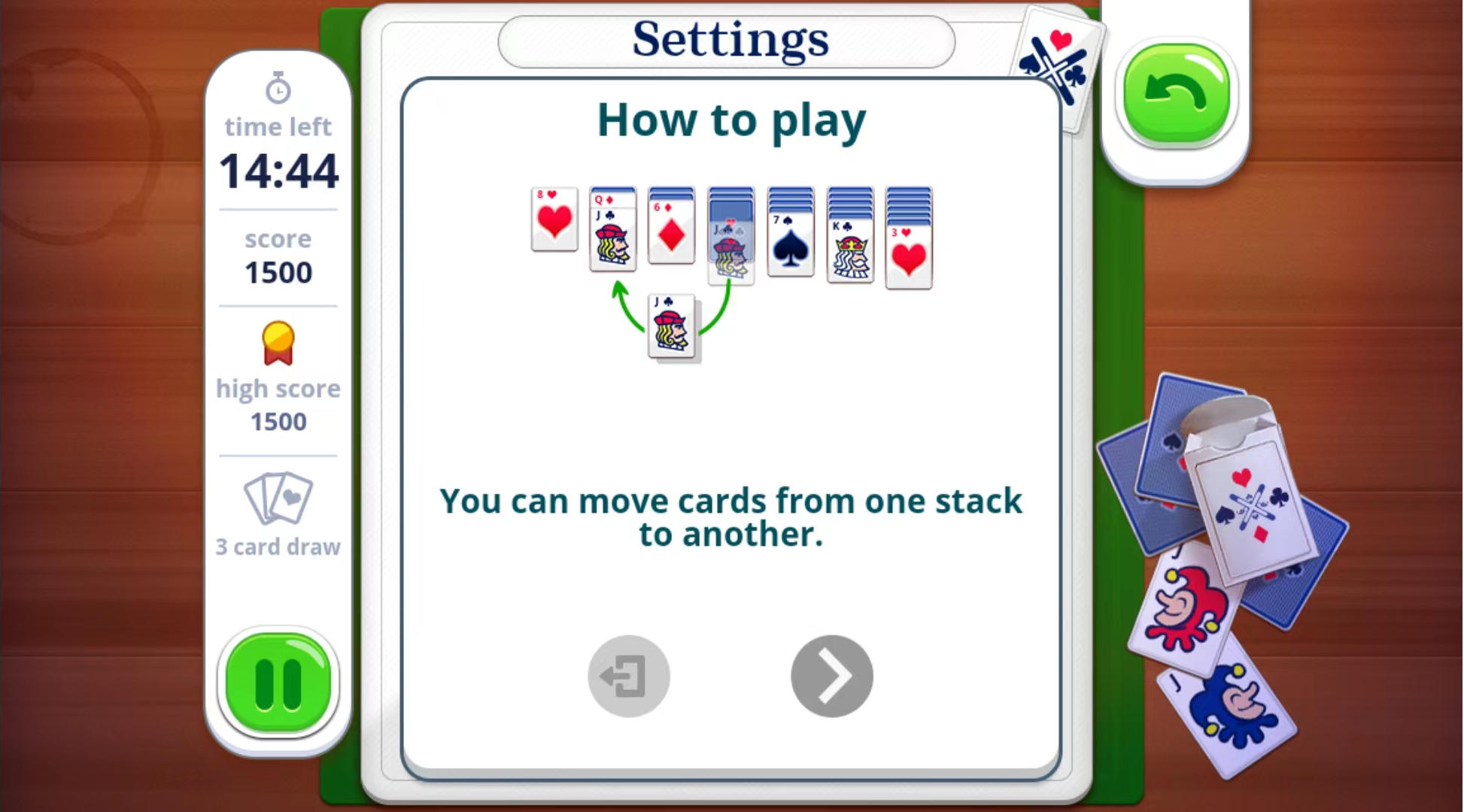Click the green undo arrow icon

pos(1177,89)
